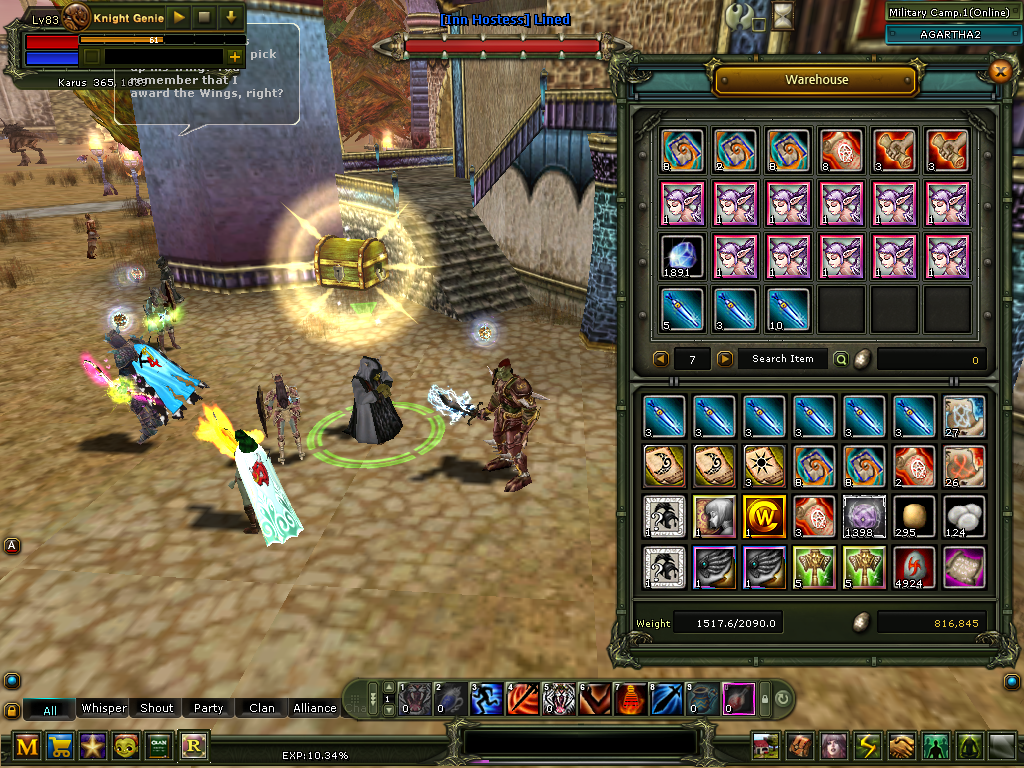Start the Knight Genie with play button
Viewport: 1024px width, 768px height.
point(178,17)
